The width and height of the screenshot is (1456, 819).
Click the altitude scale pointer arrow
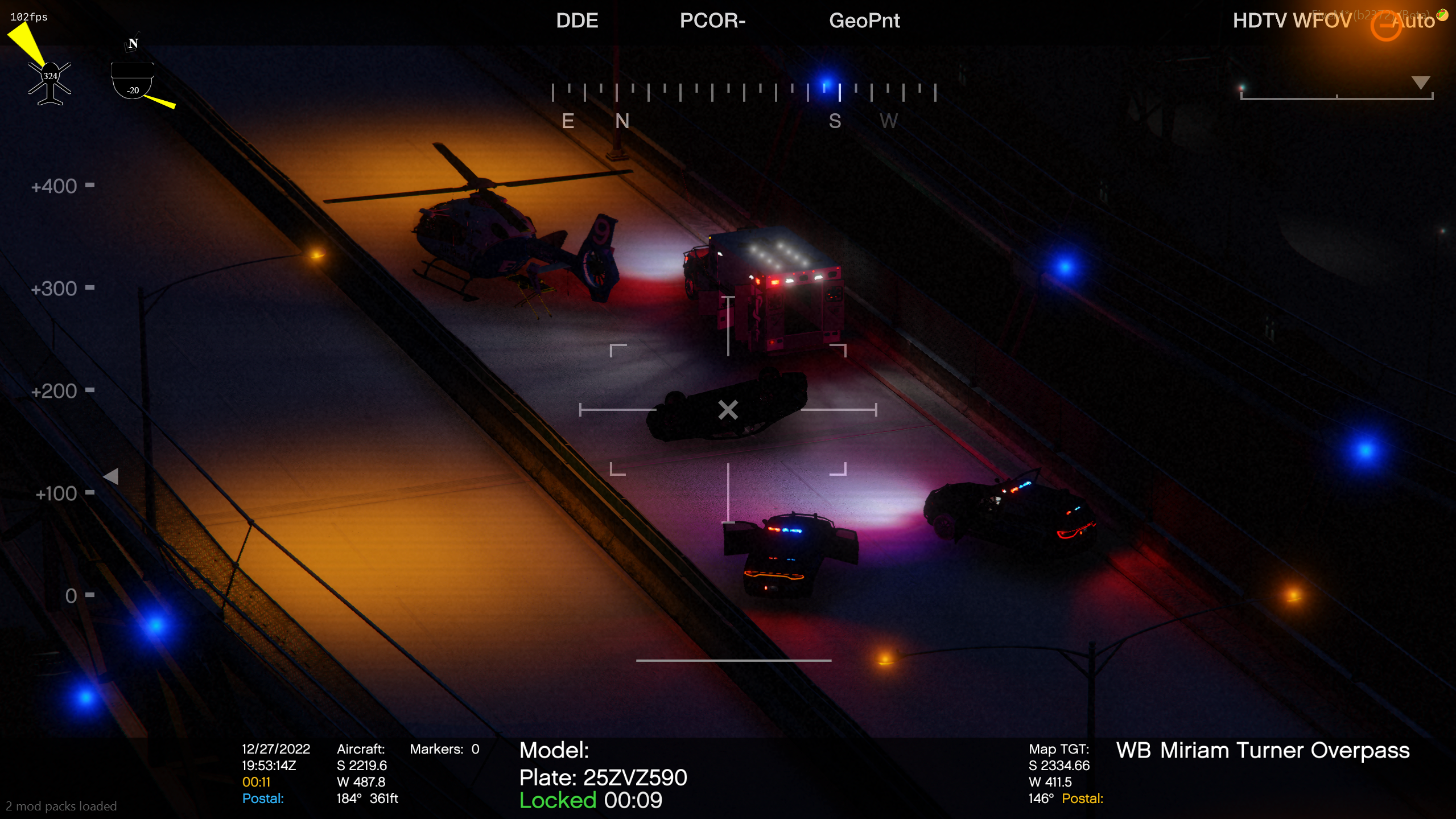tap(112, 476)
